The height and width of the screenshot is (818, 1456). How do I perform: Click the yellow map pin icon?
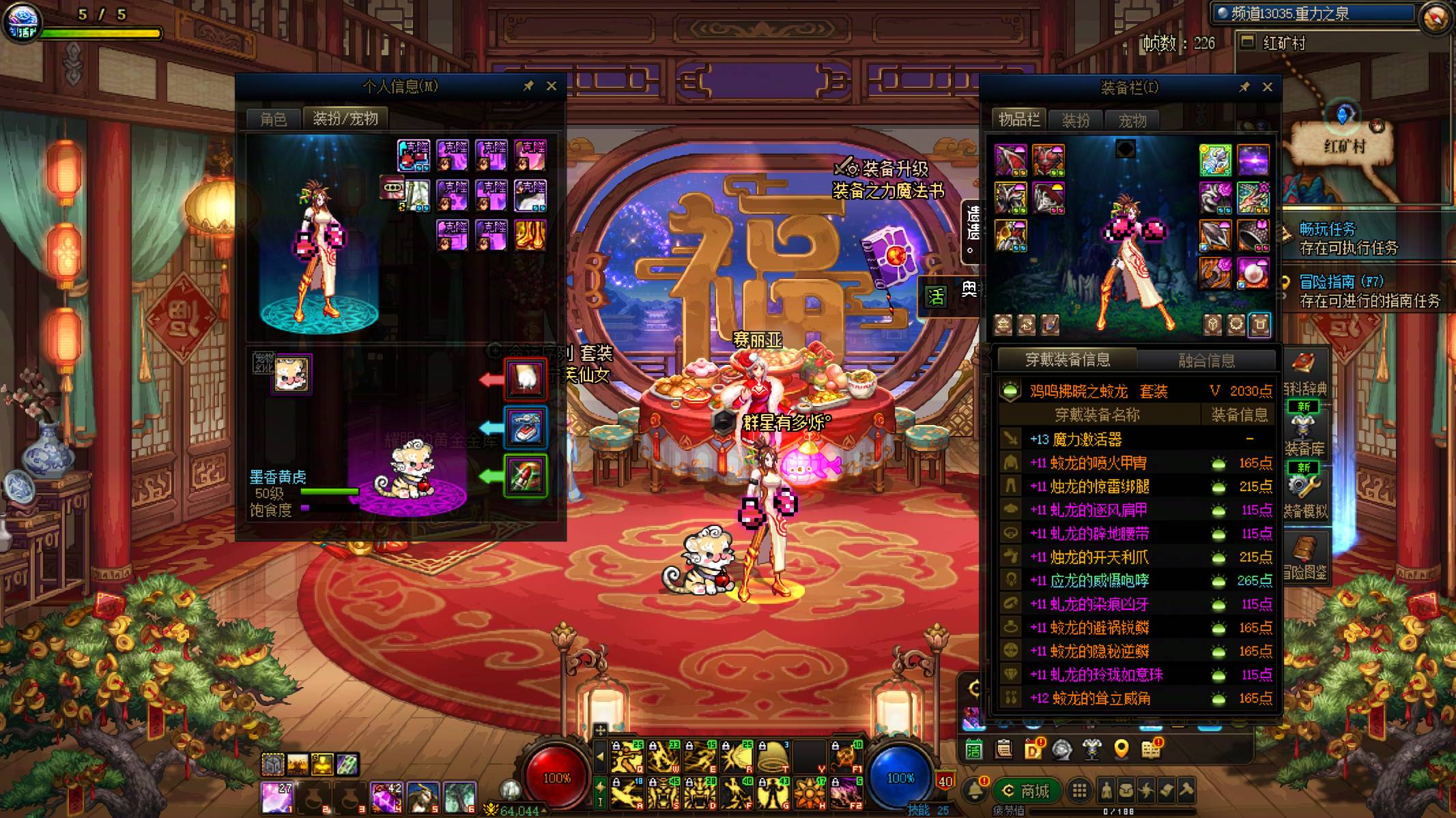[1121, 749]
